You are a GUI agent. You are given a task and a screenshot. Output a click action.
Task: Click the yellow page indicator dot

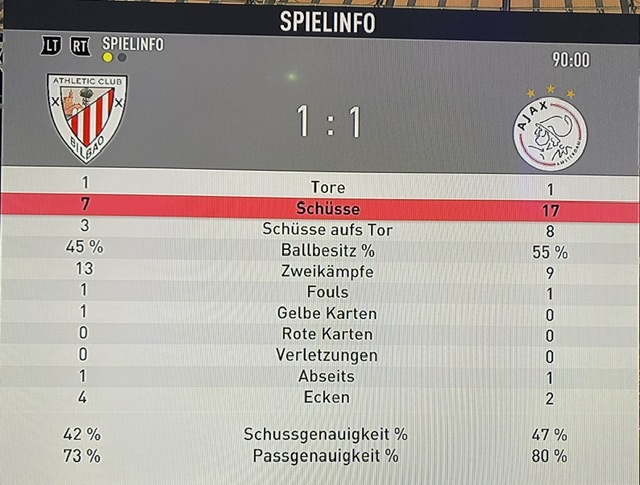pyautogui.click(x=108, y=58)
